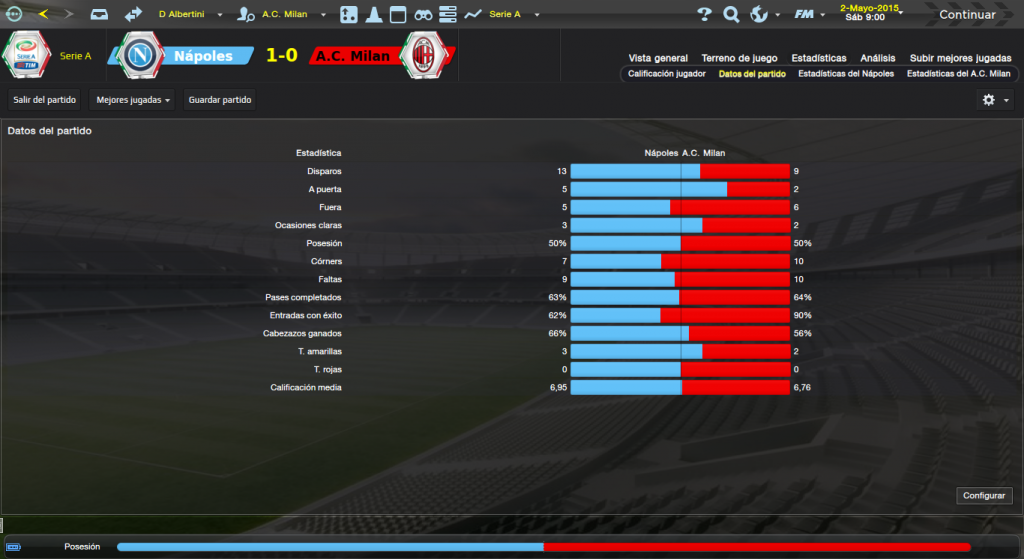Show Calificación jugador sub-tab
This screenshot has height=559, width=1024.
[666, 74]
